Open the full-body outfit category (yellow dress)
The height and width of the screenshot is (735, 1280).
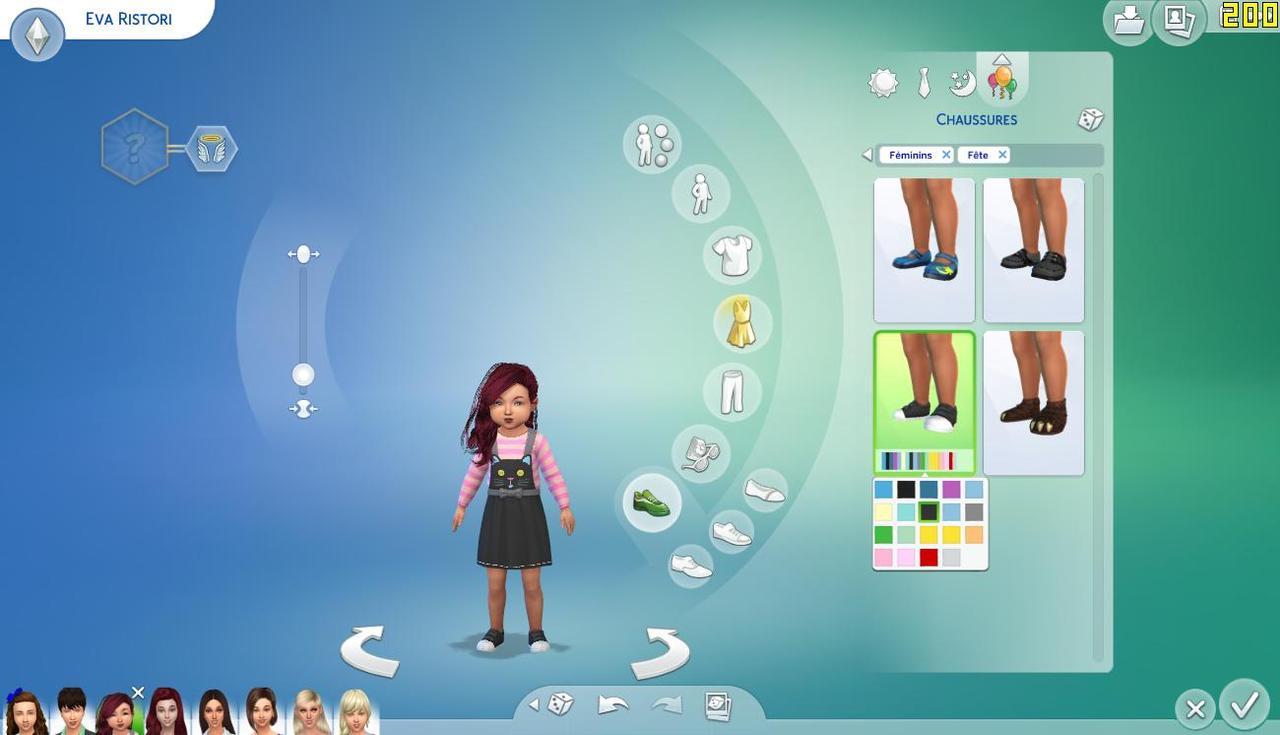[741, 323]
